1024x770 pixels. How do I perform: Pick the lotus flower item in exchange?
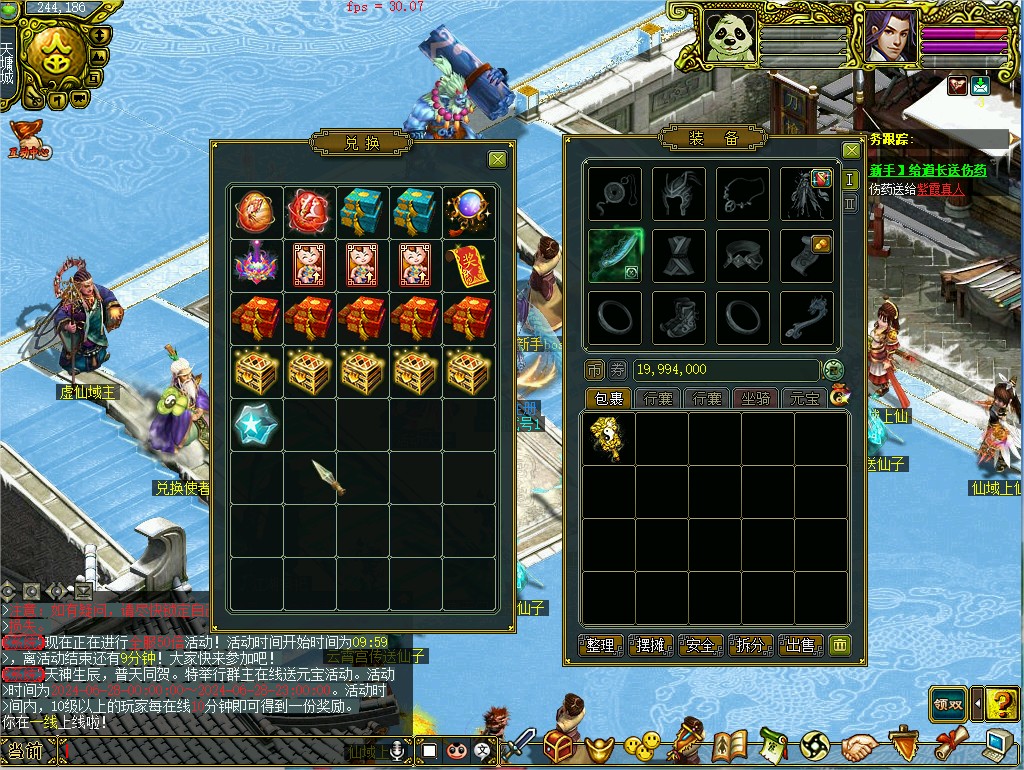coord(255,264)
